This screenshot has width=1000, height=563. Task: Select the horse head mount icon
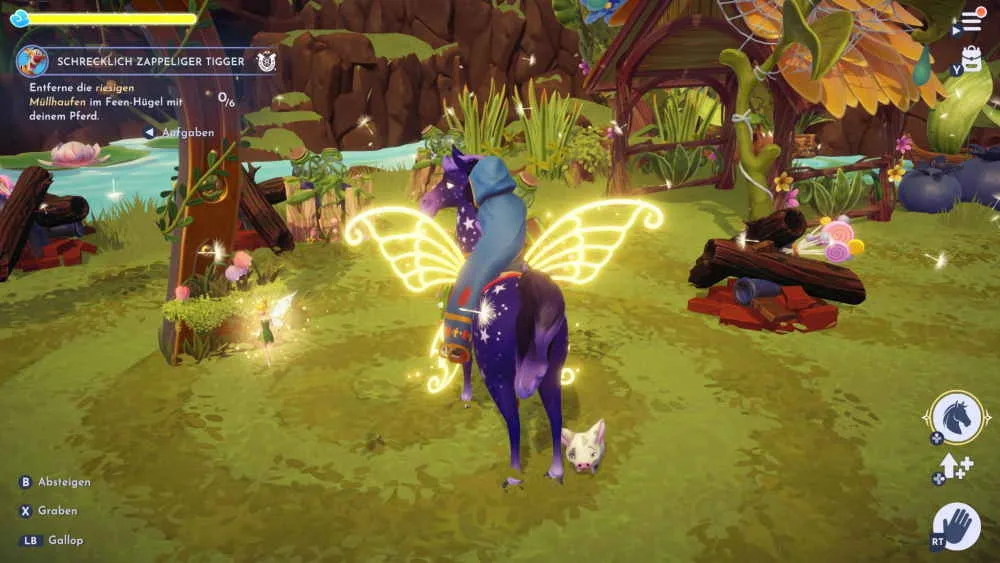pyautogui.click(x=956, y=416)
